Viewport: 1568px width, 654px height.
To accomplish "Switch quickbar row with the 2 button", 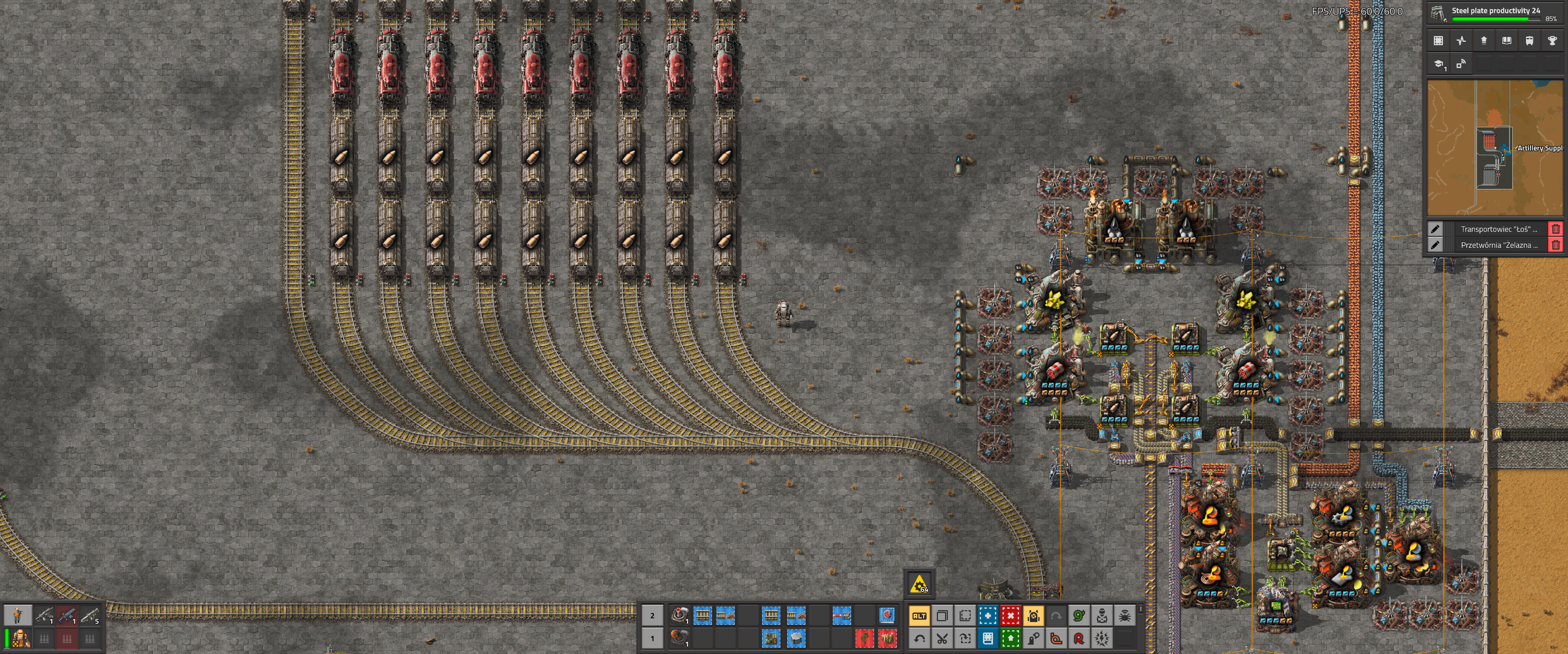I will tap(652, 616).
